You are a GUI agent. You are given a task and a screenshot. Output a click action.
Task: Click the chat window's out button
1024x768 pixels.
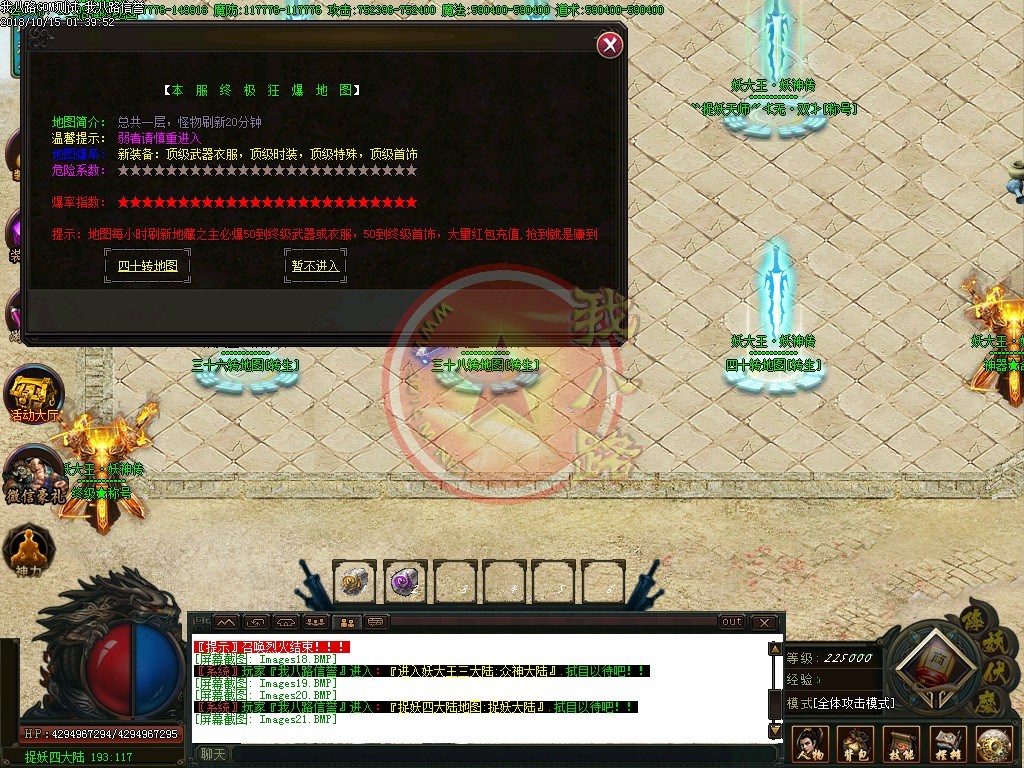click(x=732, y=622)
